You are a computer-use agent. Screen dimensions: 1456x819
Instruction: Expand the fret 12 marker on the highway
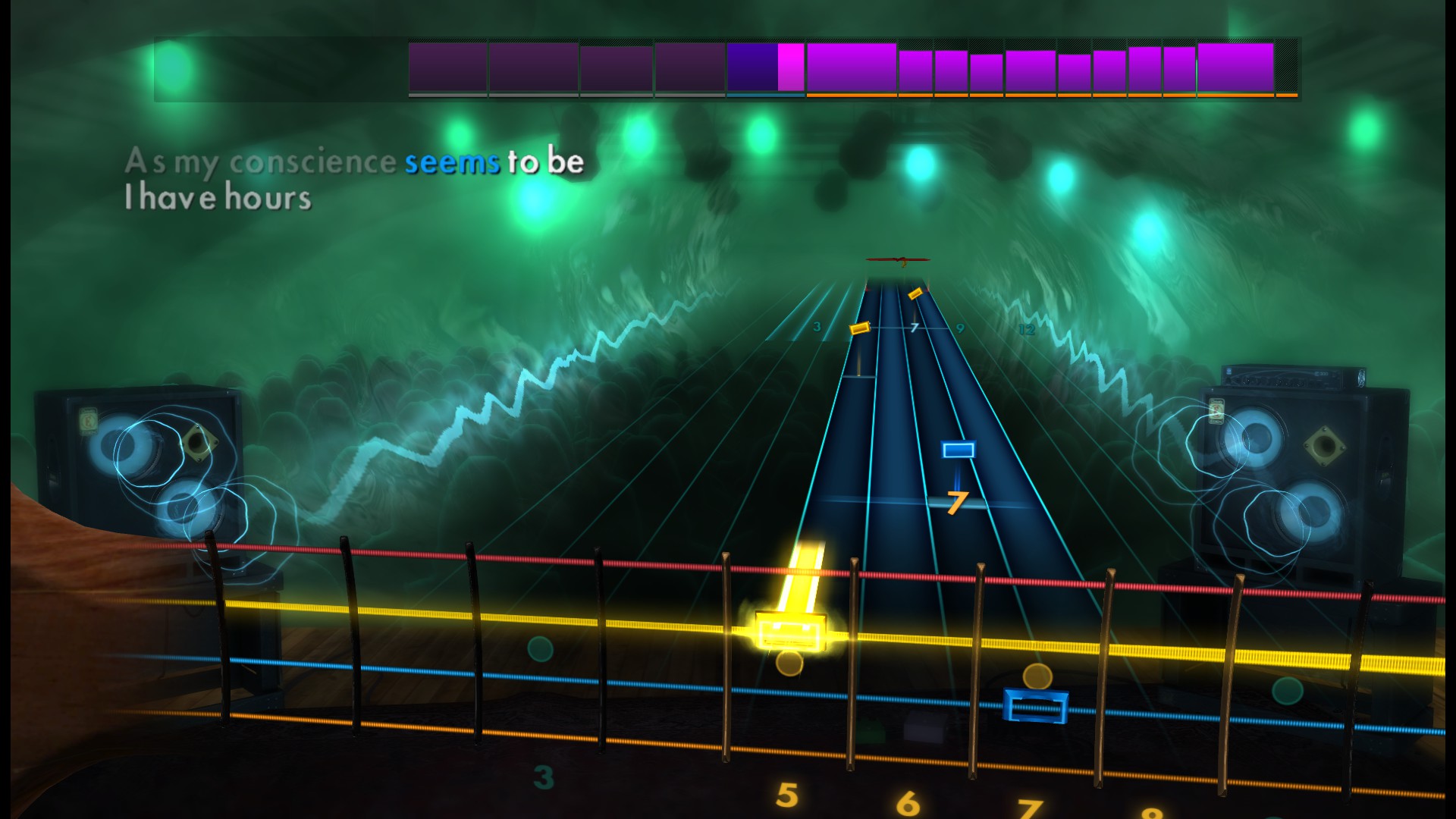pos(1029,329)
